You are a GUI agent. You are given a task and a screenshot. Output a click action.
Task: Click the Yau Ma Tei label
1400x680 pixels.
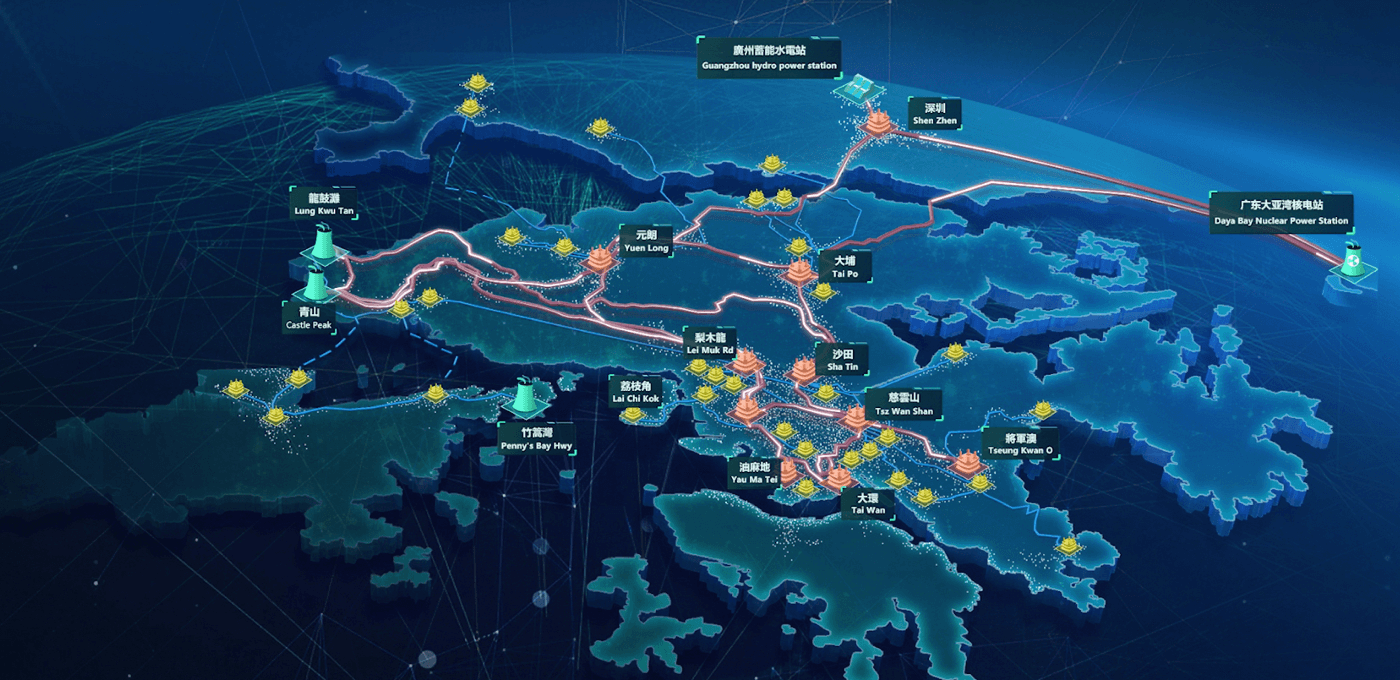pyautogui.click(x=754, y=473)
